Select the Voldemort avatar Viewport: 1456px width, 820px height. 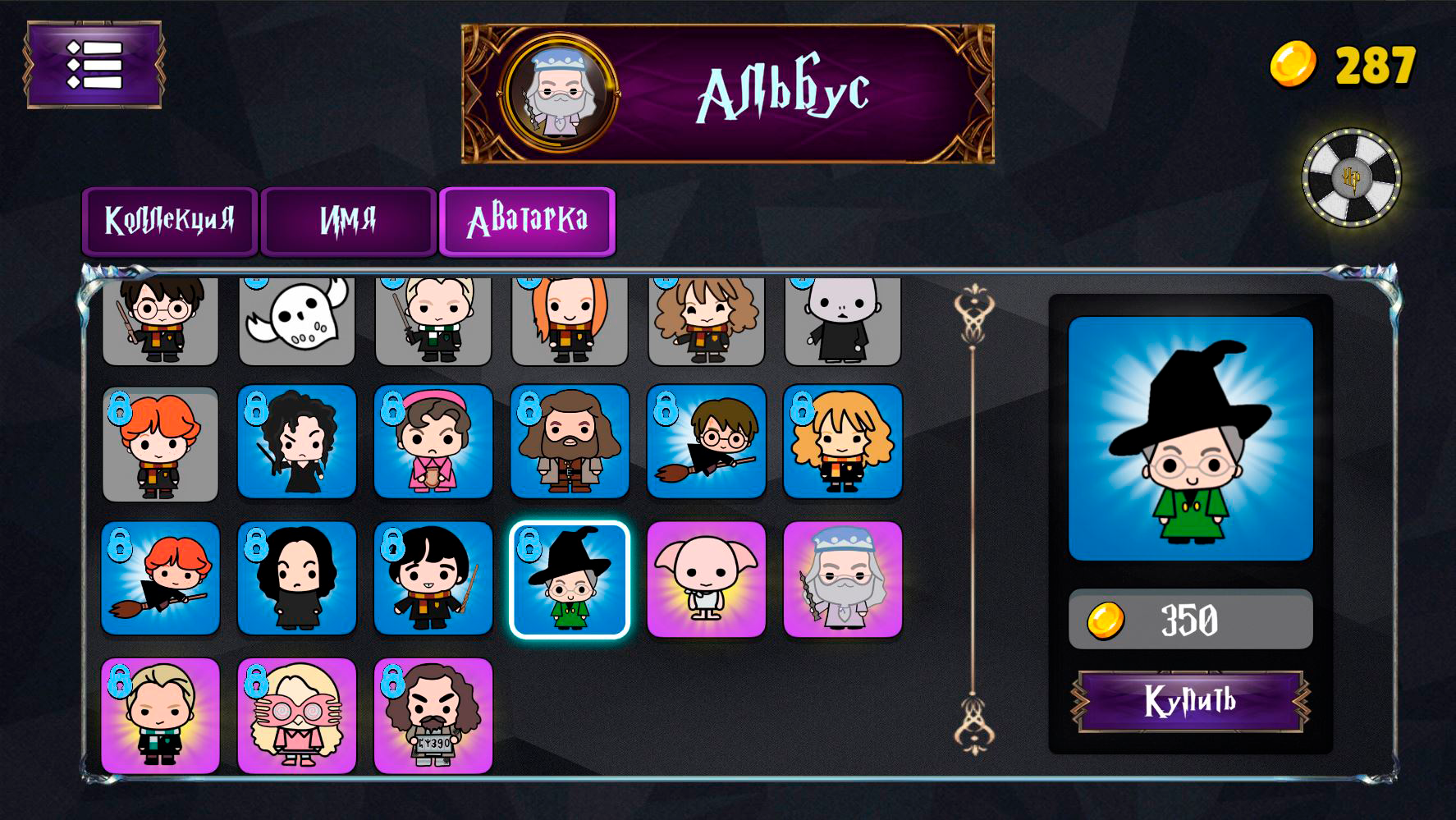click(843, 322)
